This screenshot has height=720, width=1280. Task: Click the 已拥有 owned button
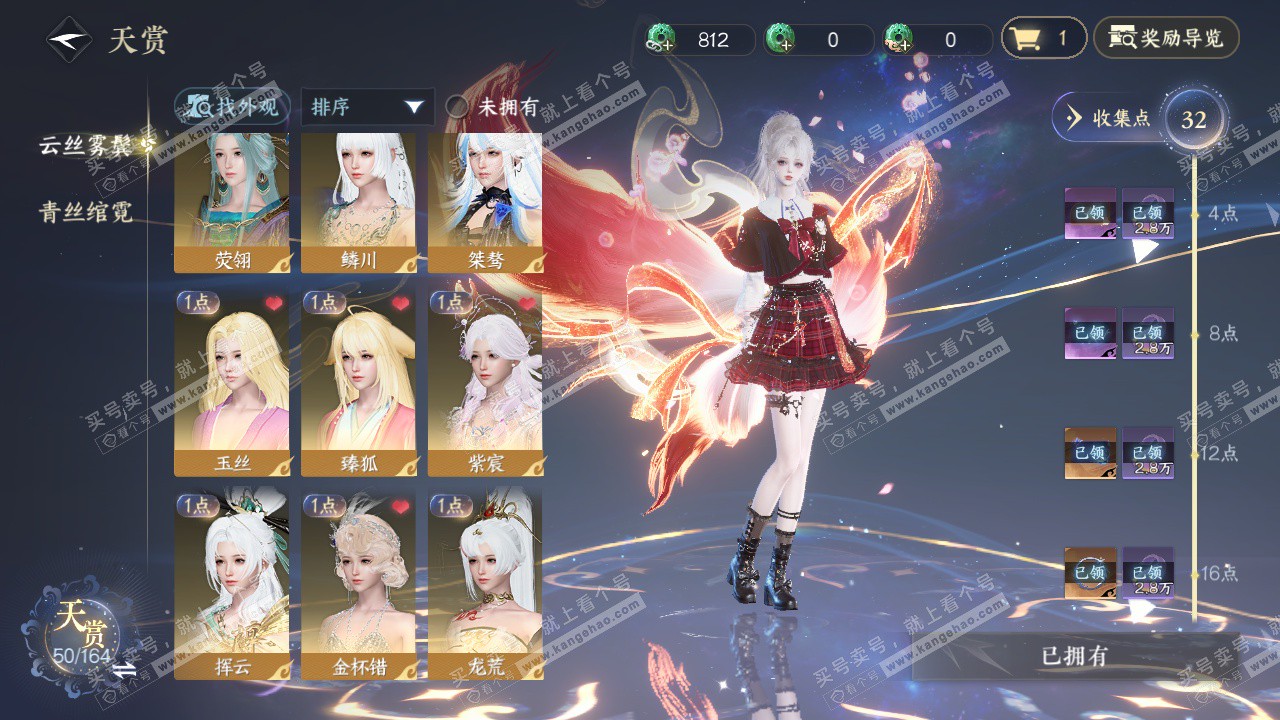tap(1074, 656)
